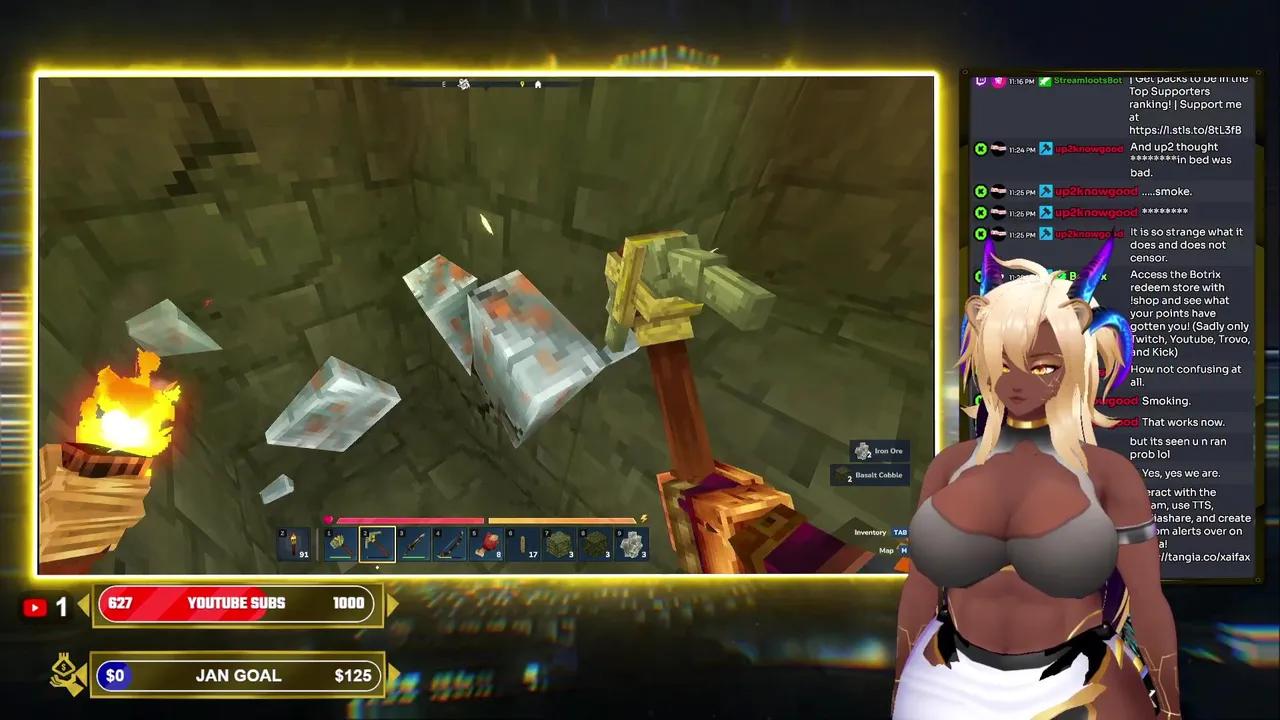Click the home icon on the compass bar
This screenshot has width=1280, height=720.
click(x=537, y=84)
